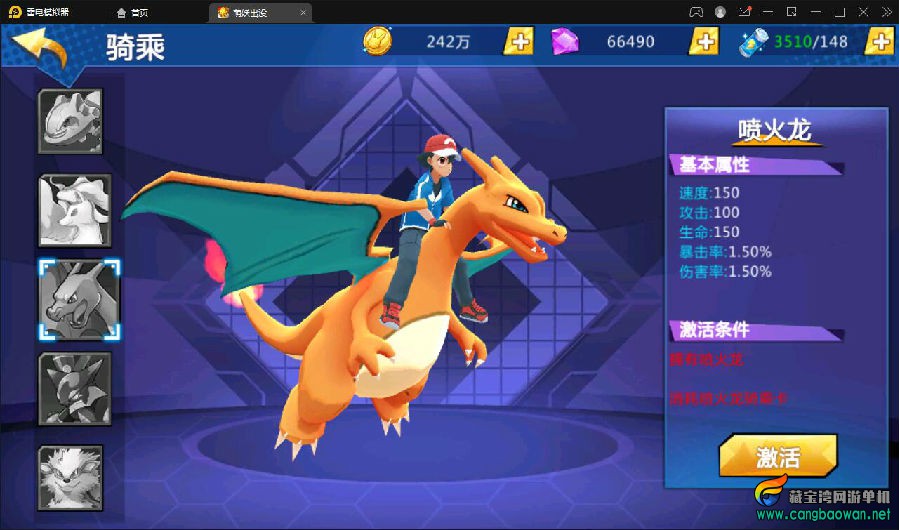Activate the mount with the 激活 button
Viewport: 899px width, 530px height.
(777, 458)
